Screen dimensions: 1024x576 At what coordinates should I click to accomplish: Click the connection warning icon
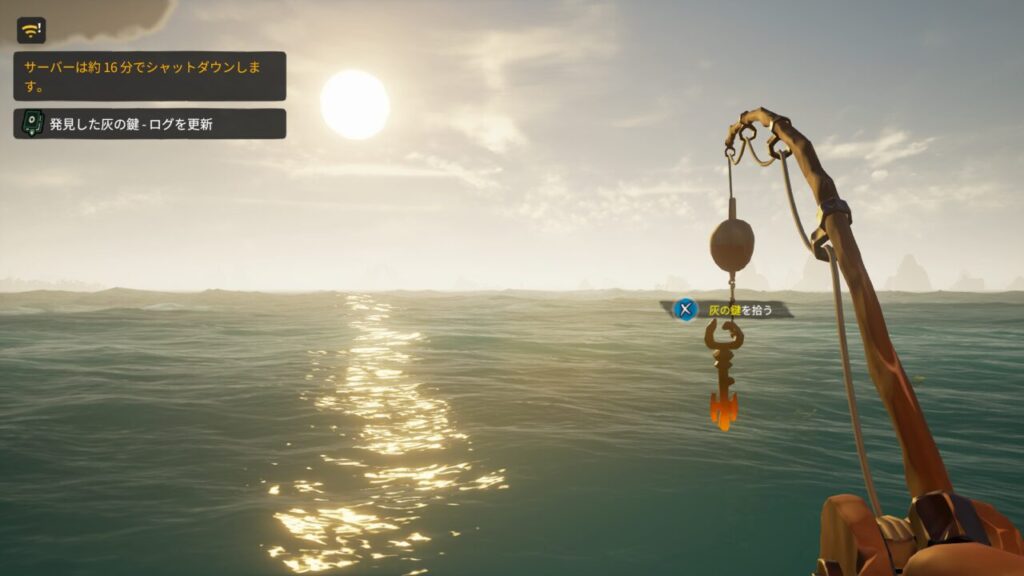tap(31, 30)
